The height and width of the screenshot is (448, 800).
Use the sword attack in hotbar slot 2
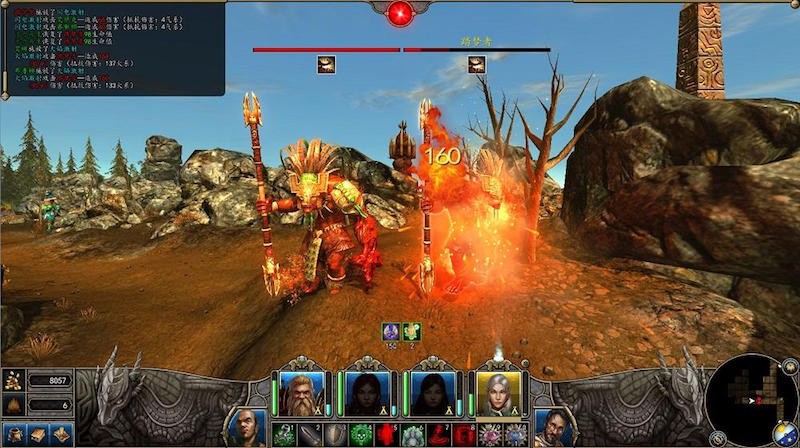coord(309,435)
